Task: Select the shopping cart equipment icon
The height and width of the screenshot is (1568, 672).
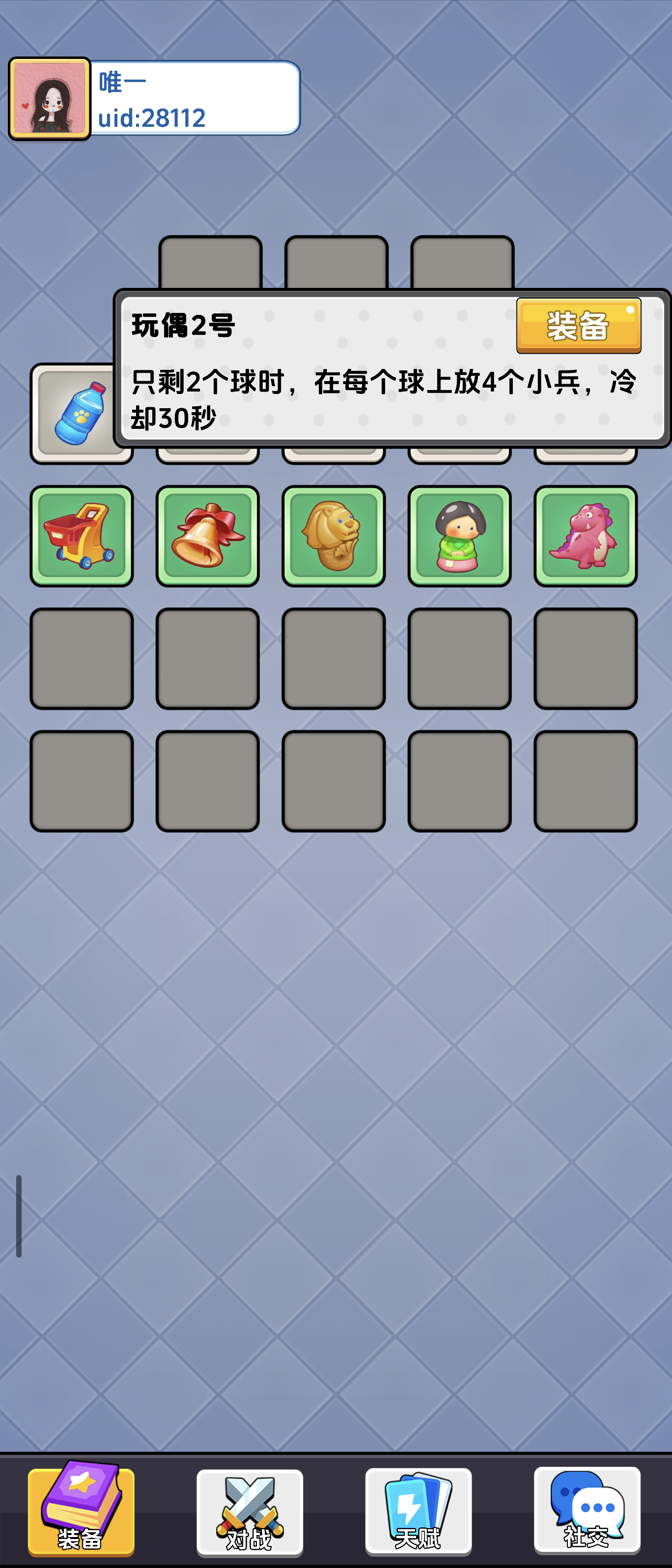Action: (x=82, y=535)
